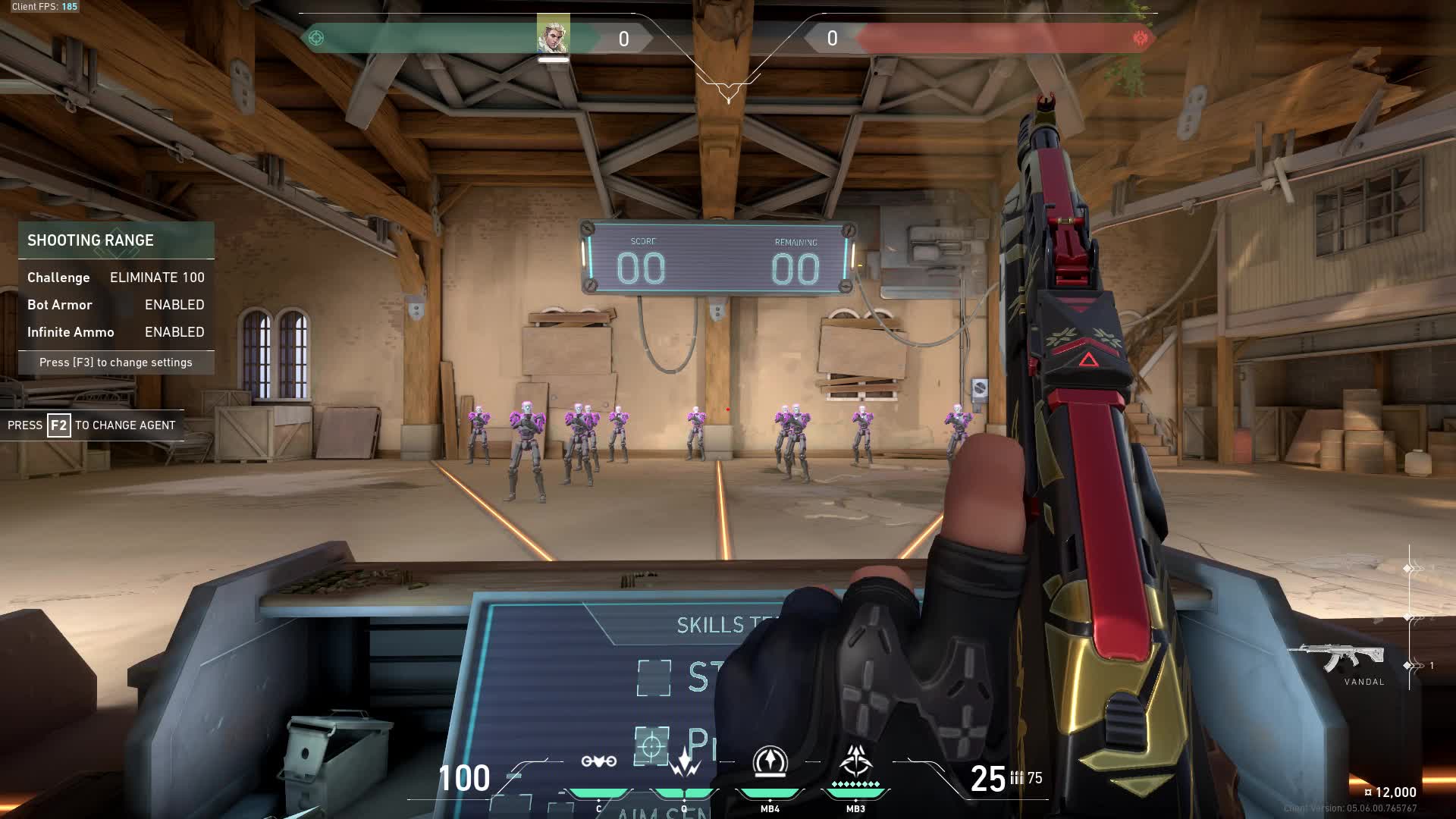The height and width of the screenshot is (819, 1456).
Task: Select the Owl Drone ability icon
Action: (x=598, y=761)
